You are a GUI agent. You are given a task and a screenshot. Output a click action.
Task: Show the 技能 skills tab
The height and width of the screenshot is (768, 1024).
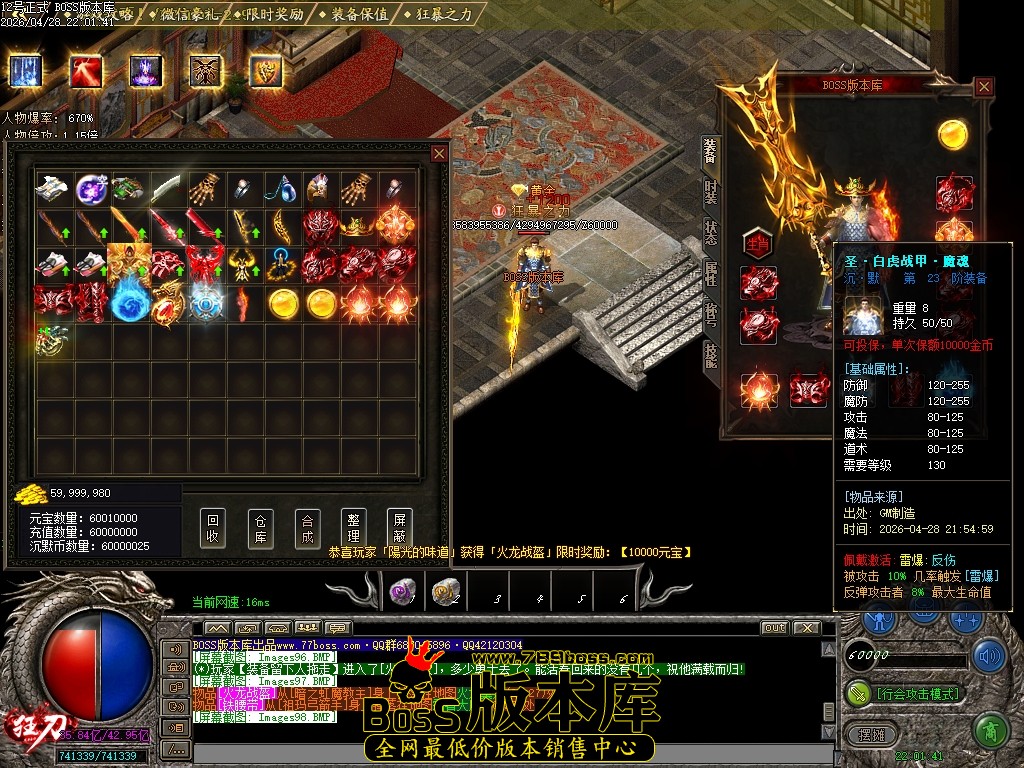[710, 355]
